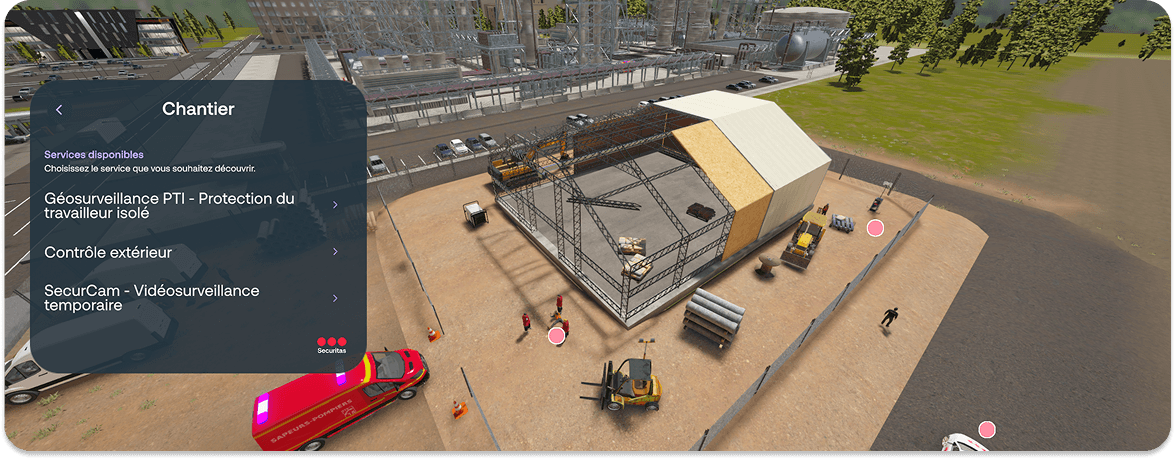The width and height of the screenshot is (1175, 459).
Task: Open Géosurveillance PTI service
Action: (190, 205)
